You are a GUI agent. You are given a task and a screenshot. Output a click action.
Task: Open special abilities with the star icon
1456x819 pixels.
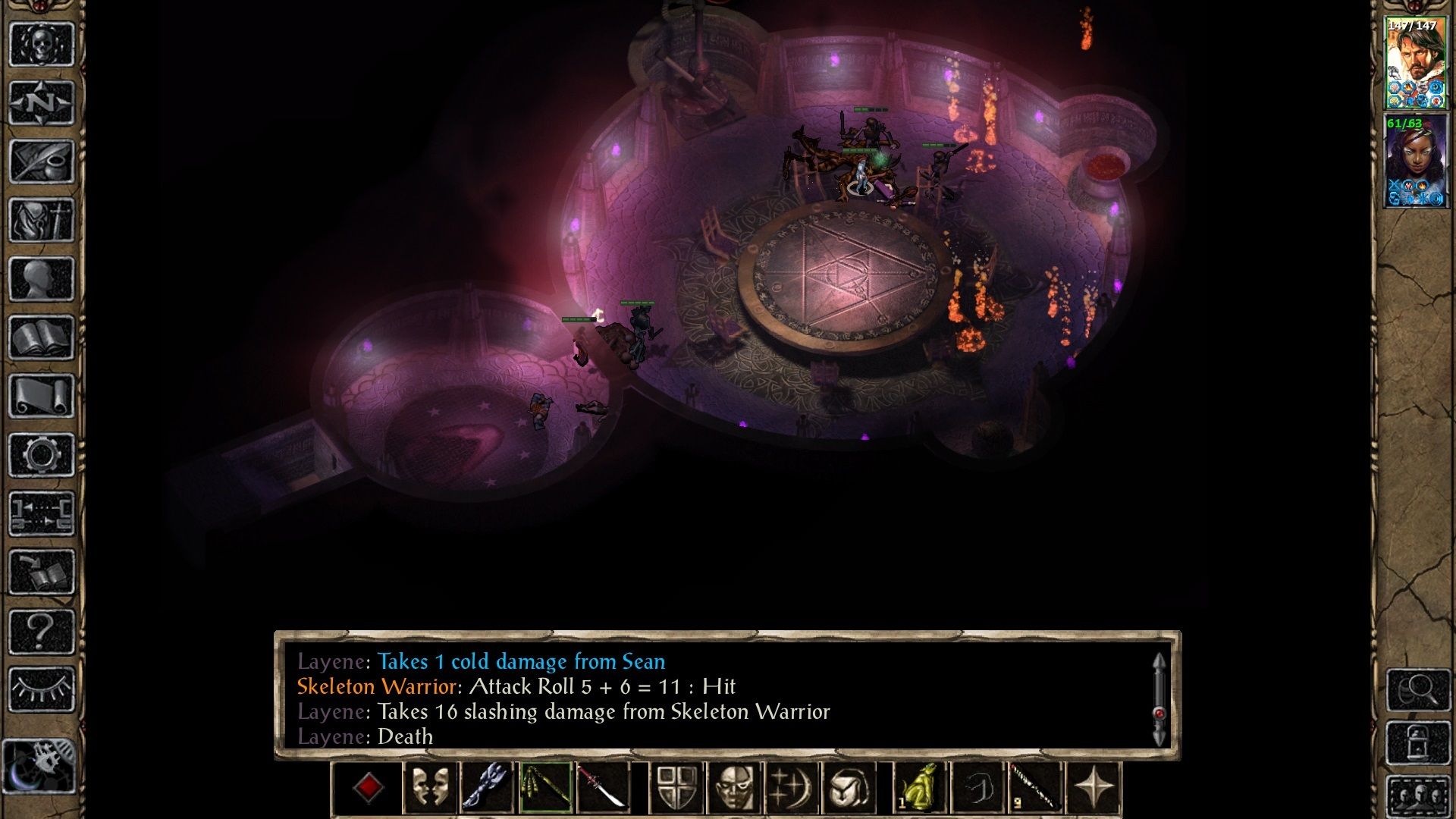pyautogui.click(x=1094, y=788)
